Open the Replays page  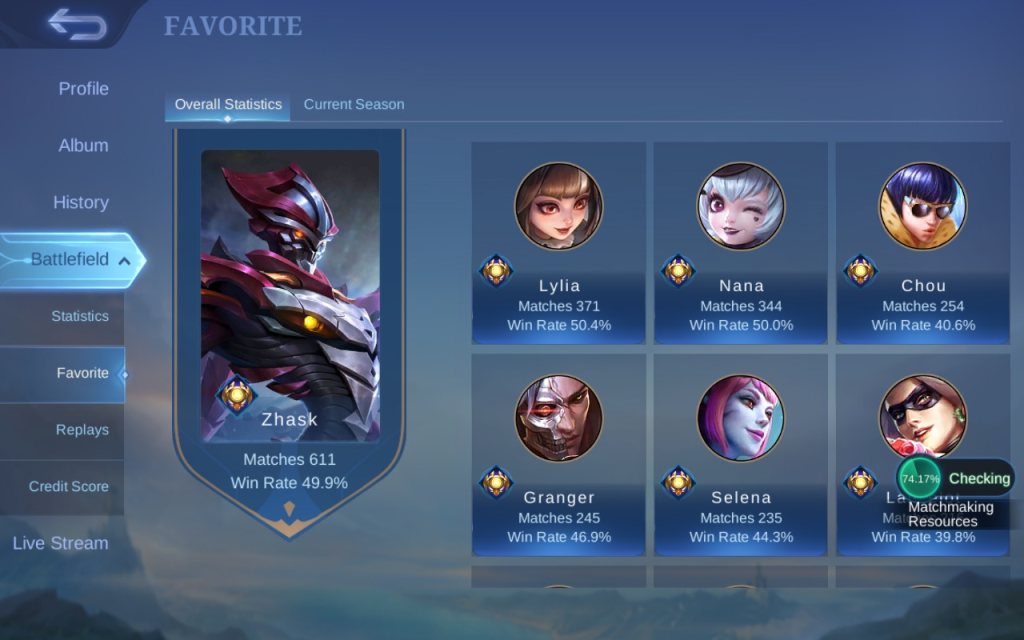click(x=82, y=430)
